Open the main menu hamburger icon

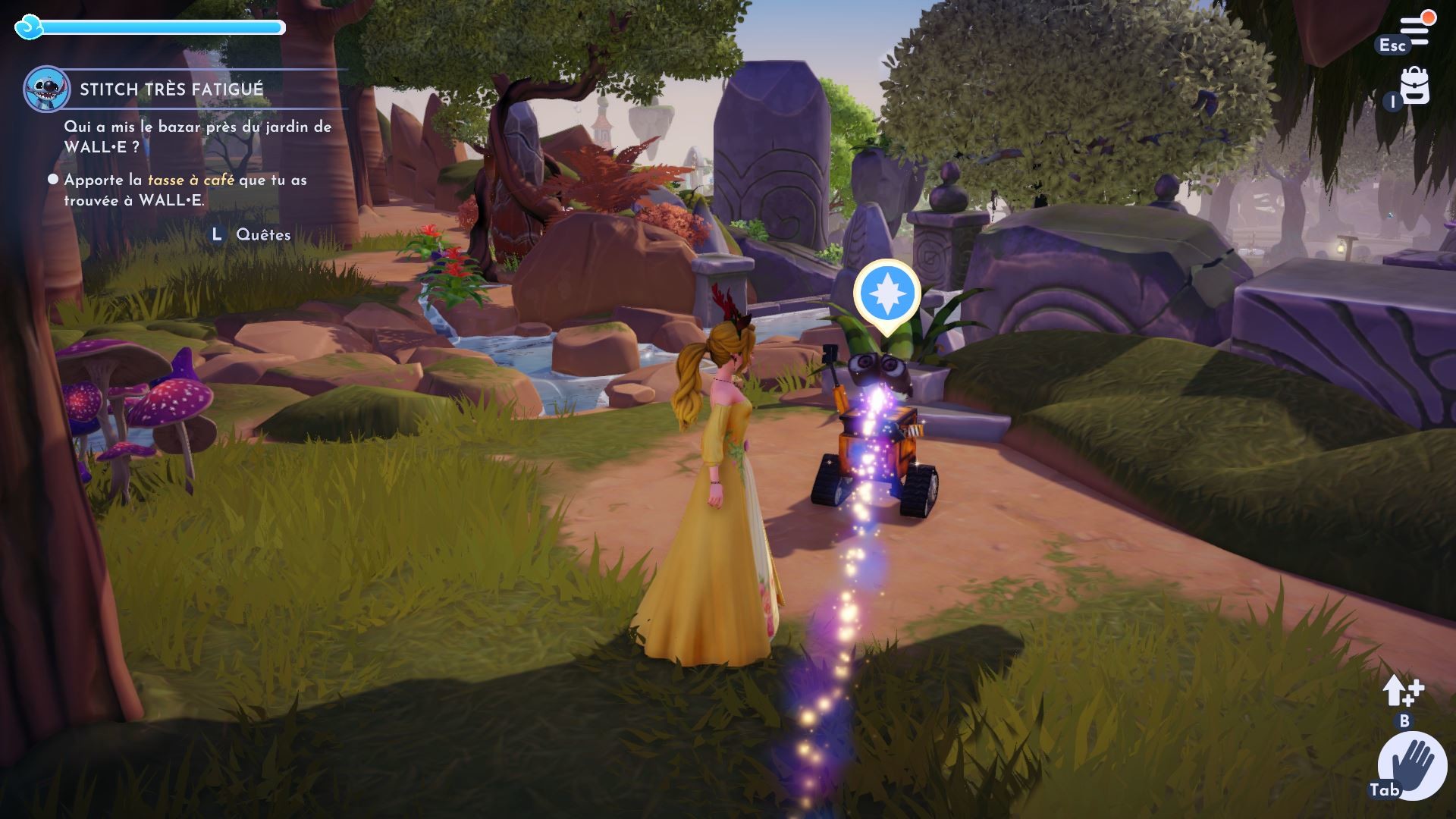click(1415, 30)
